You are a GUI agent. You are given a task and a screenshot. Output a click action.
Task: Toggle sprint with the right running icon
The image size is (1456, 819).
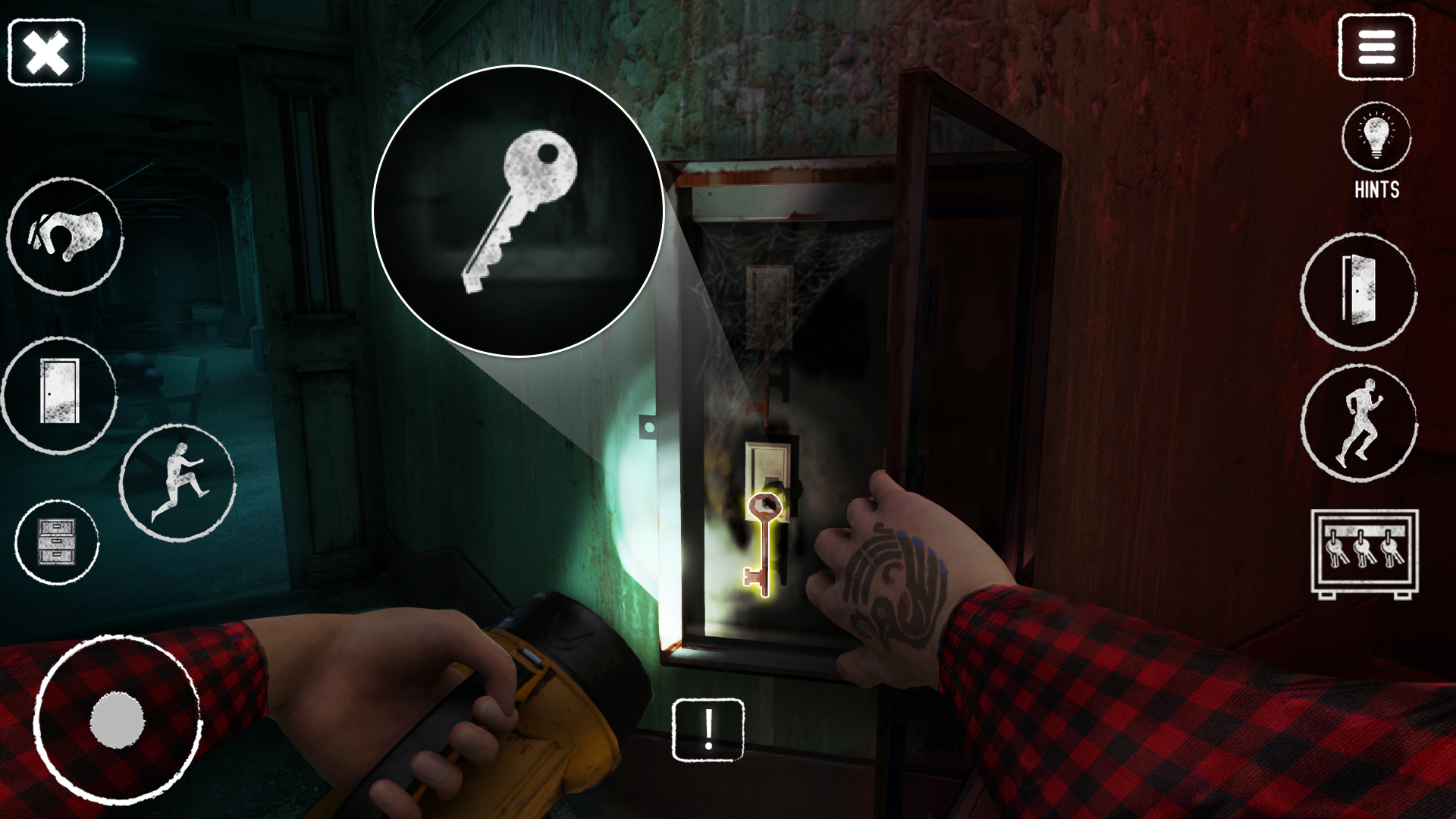(x=1360, y=425)
